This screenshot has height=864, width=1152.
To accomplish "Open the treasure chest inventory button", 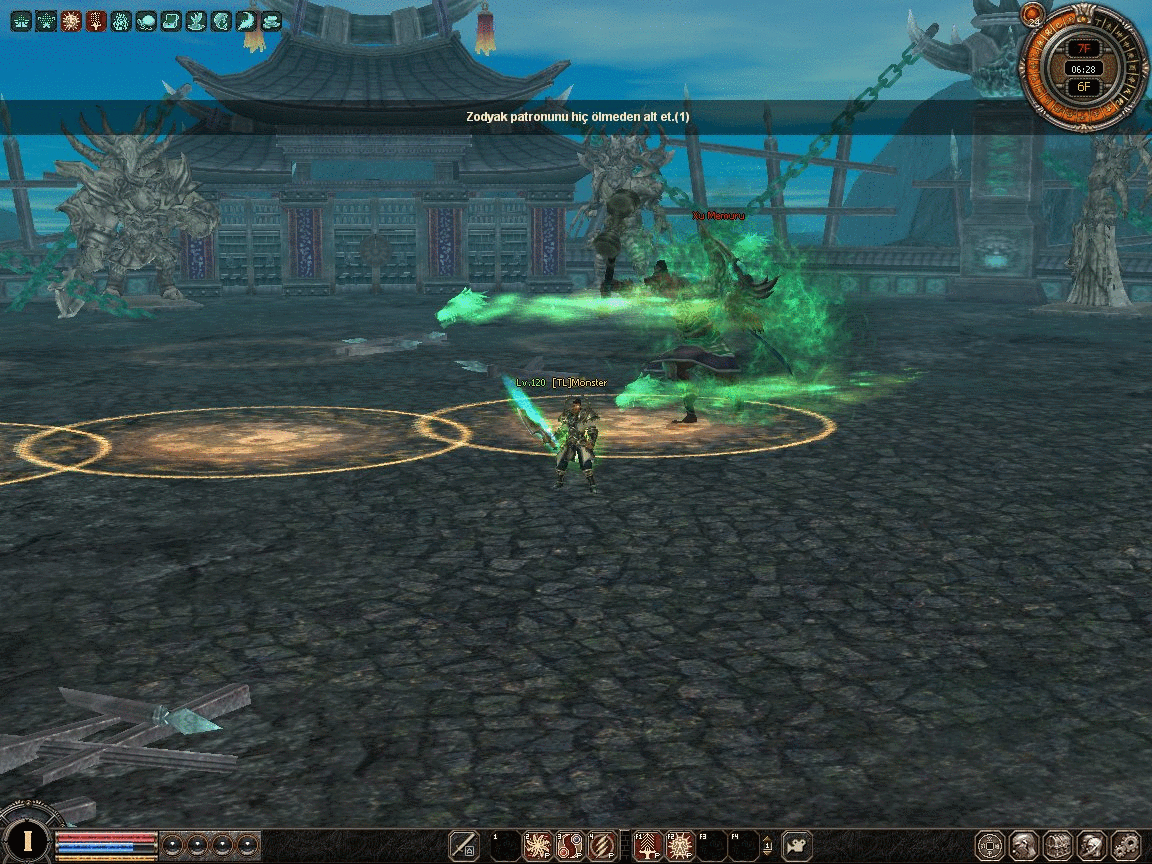I will click(x=1057, y=846).
